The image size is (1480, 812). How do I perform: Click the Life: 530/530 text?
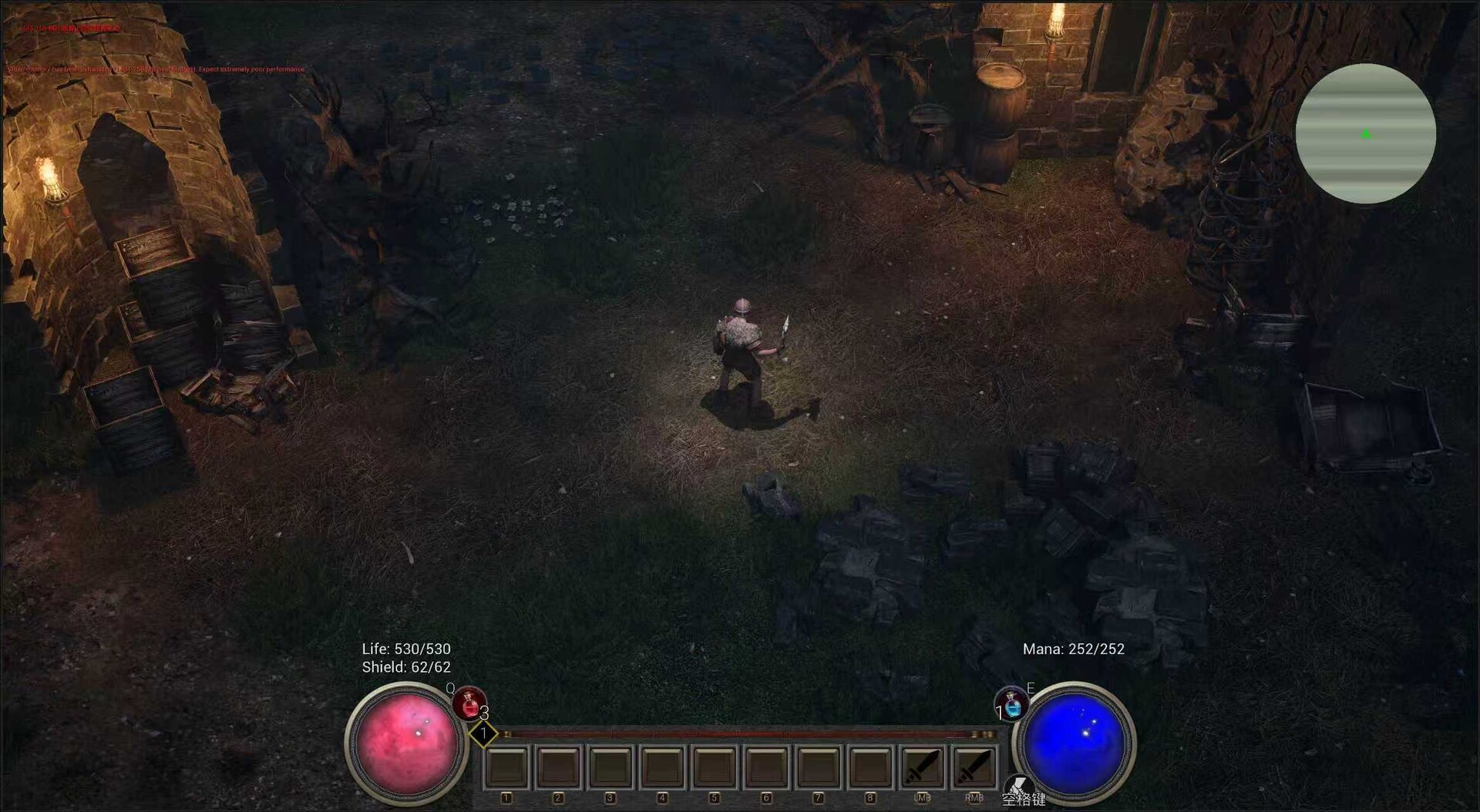click(406, 649)
